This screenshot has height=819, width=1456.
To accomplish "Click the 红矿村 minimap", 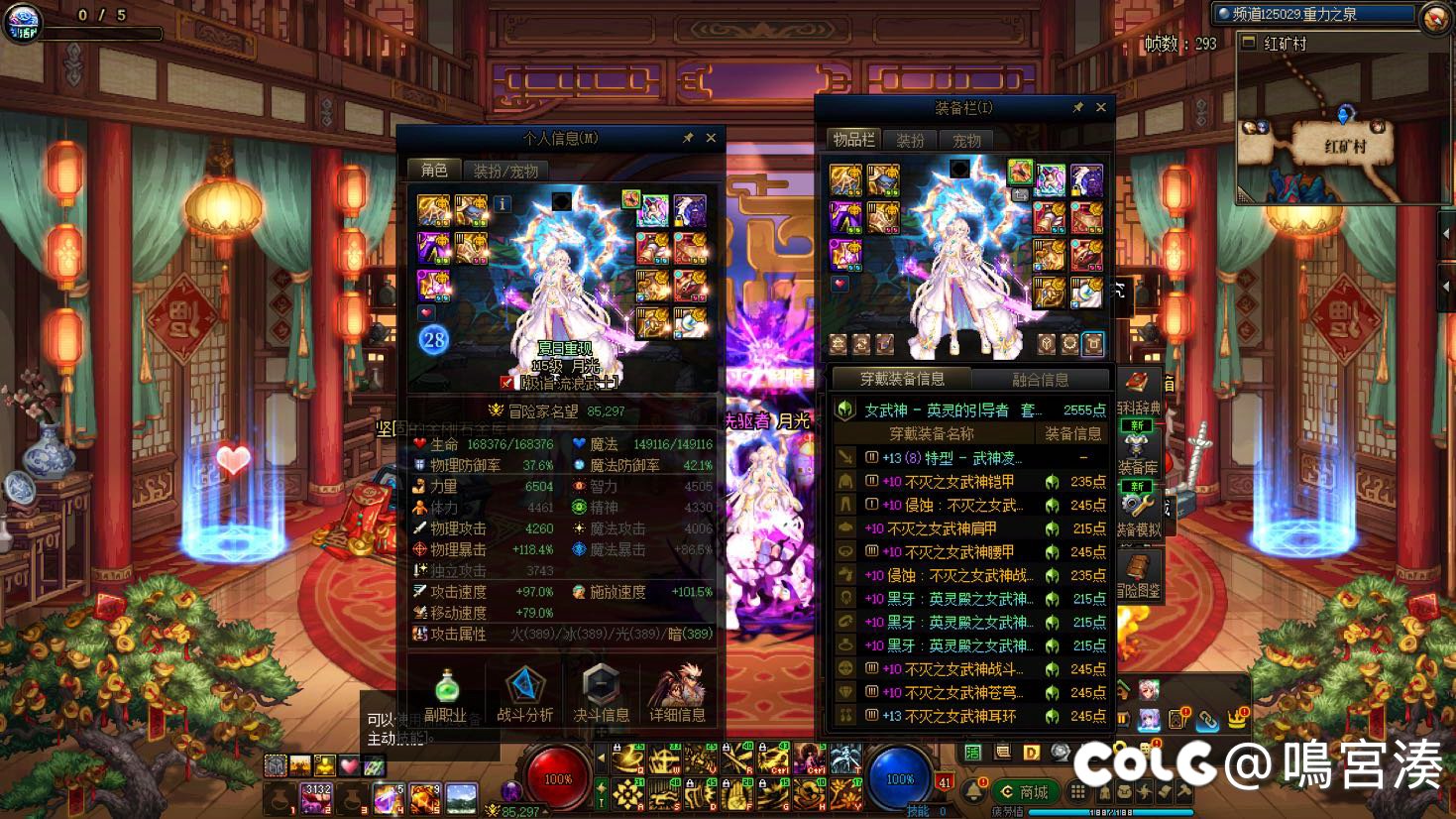I will pos(1344,129).
